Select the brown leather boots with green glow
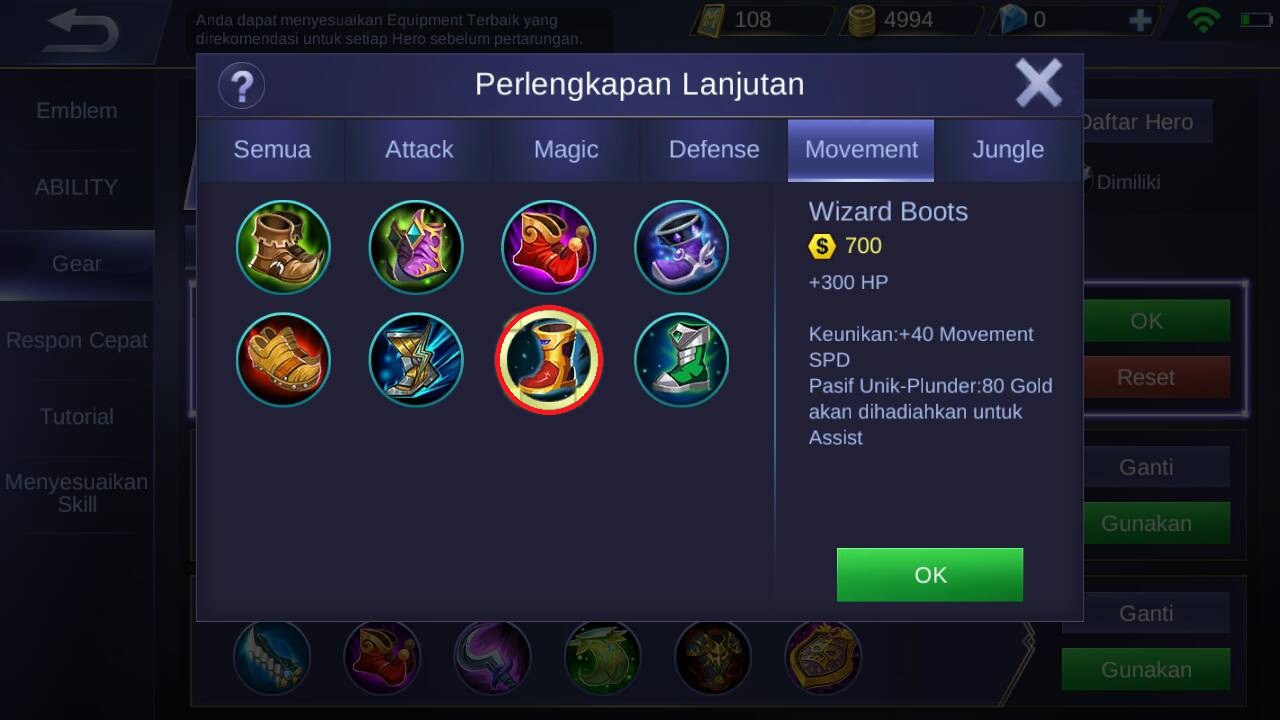 click(283, 247)
